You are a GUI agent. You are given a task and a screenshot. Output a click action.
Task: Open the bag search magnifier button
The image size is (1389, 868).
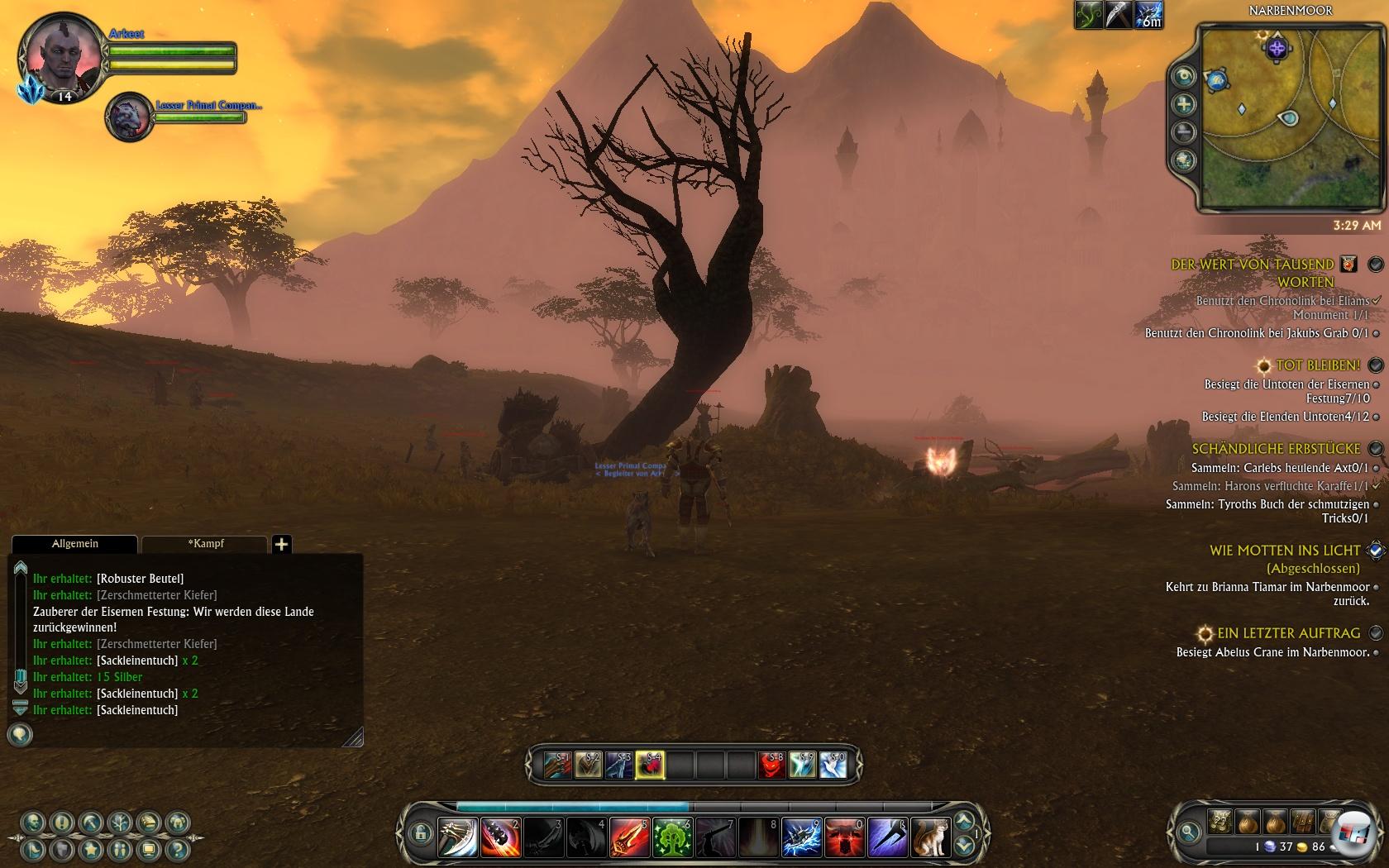[x=1189, y=832]
